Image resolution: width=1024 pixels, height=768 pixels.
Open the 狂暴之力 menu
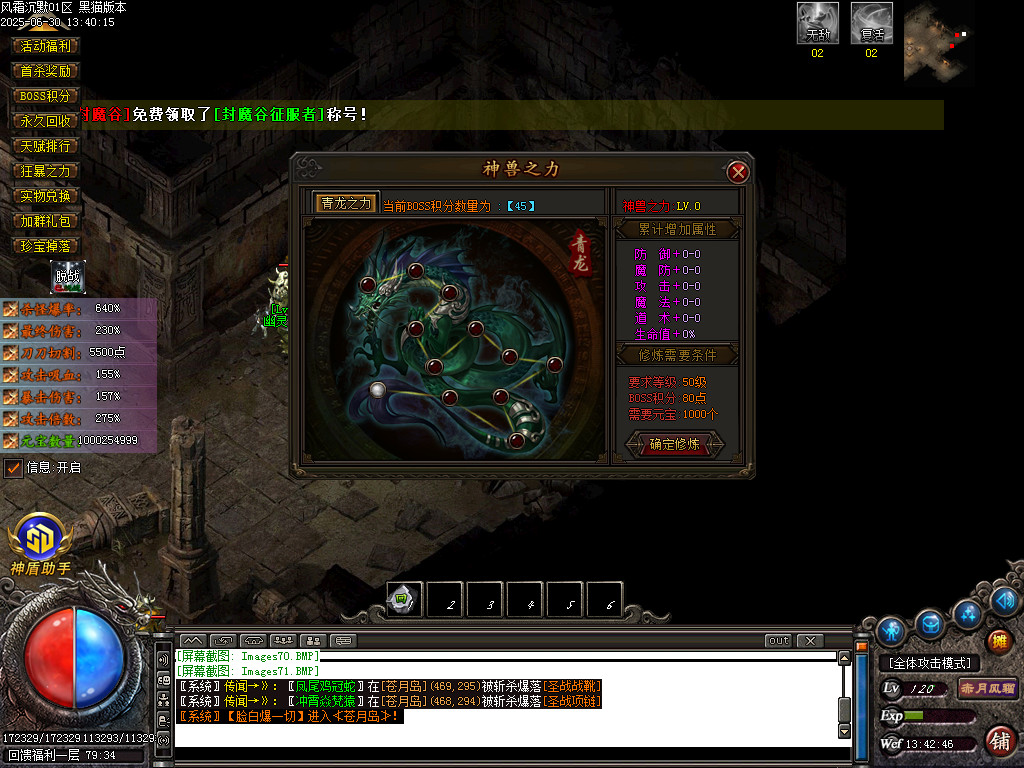tap(47, 171)
